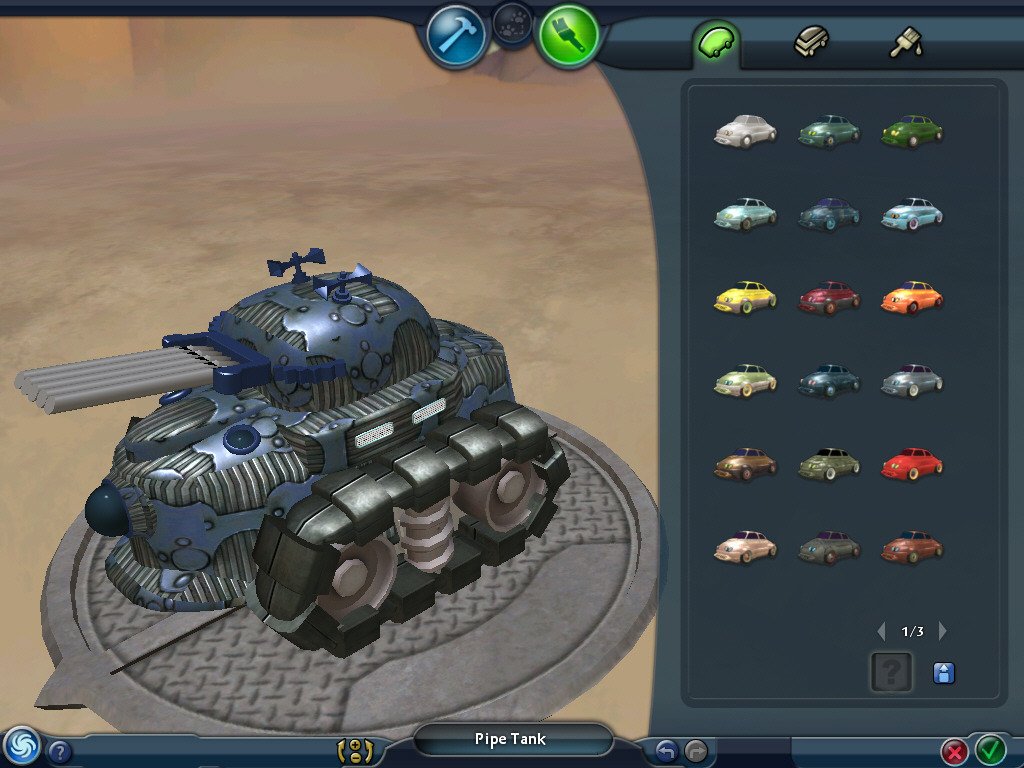Go to the previous paint page
Image resolution: width=1024 pixels, height=768 pixels.
coord(881,631)
